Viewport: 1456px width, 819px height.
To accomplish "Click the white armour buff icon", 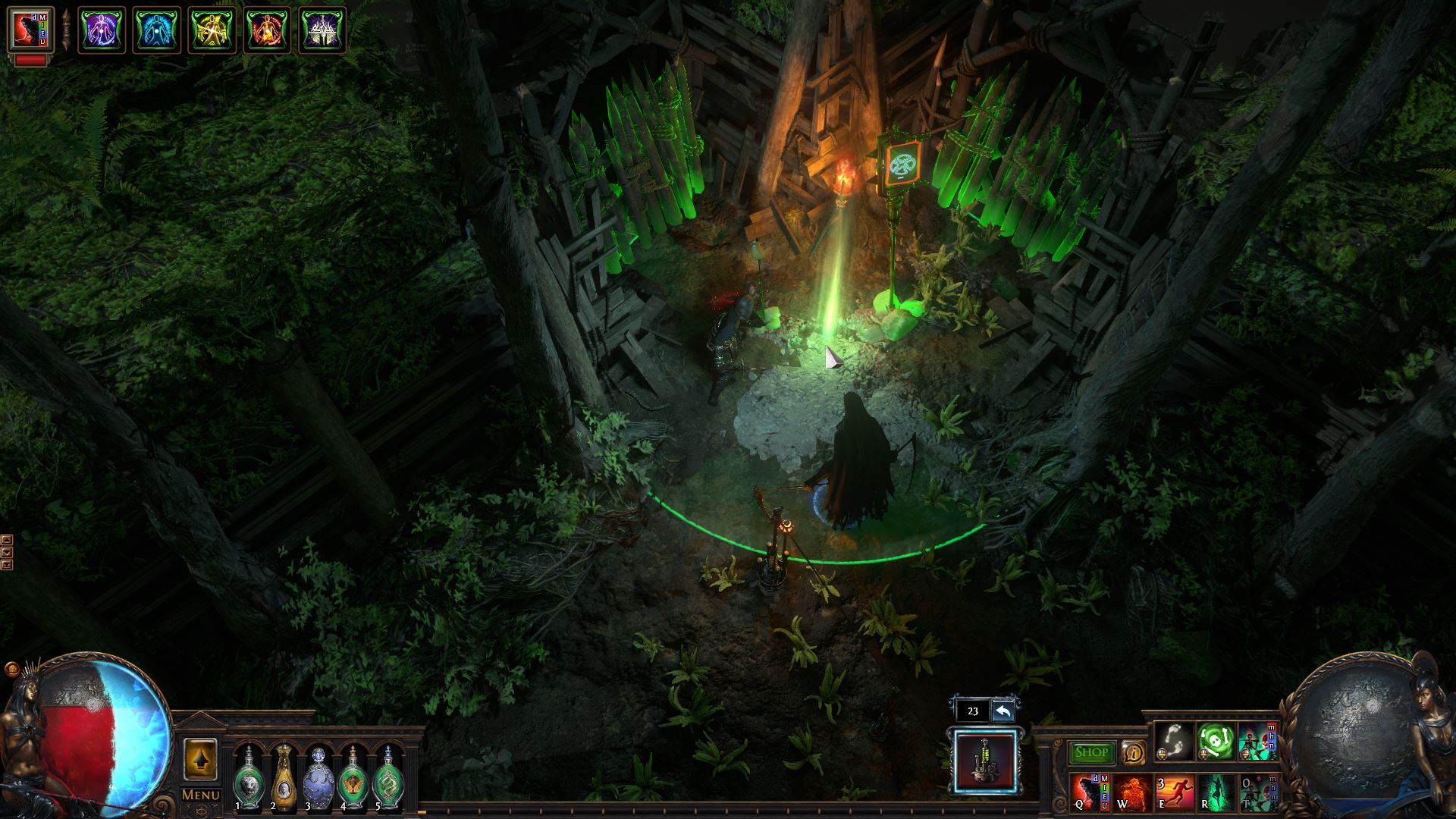I will 322,30.
